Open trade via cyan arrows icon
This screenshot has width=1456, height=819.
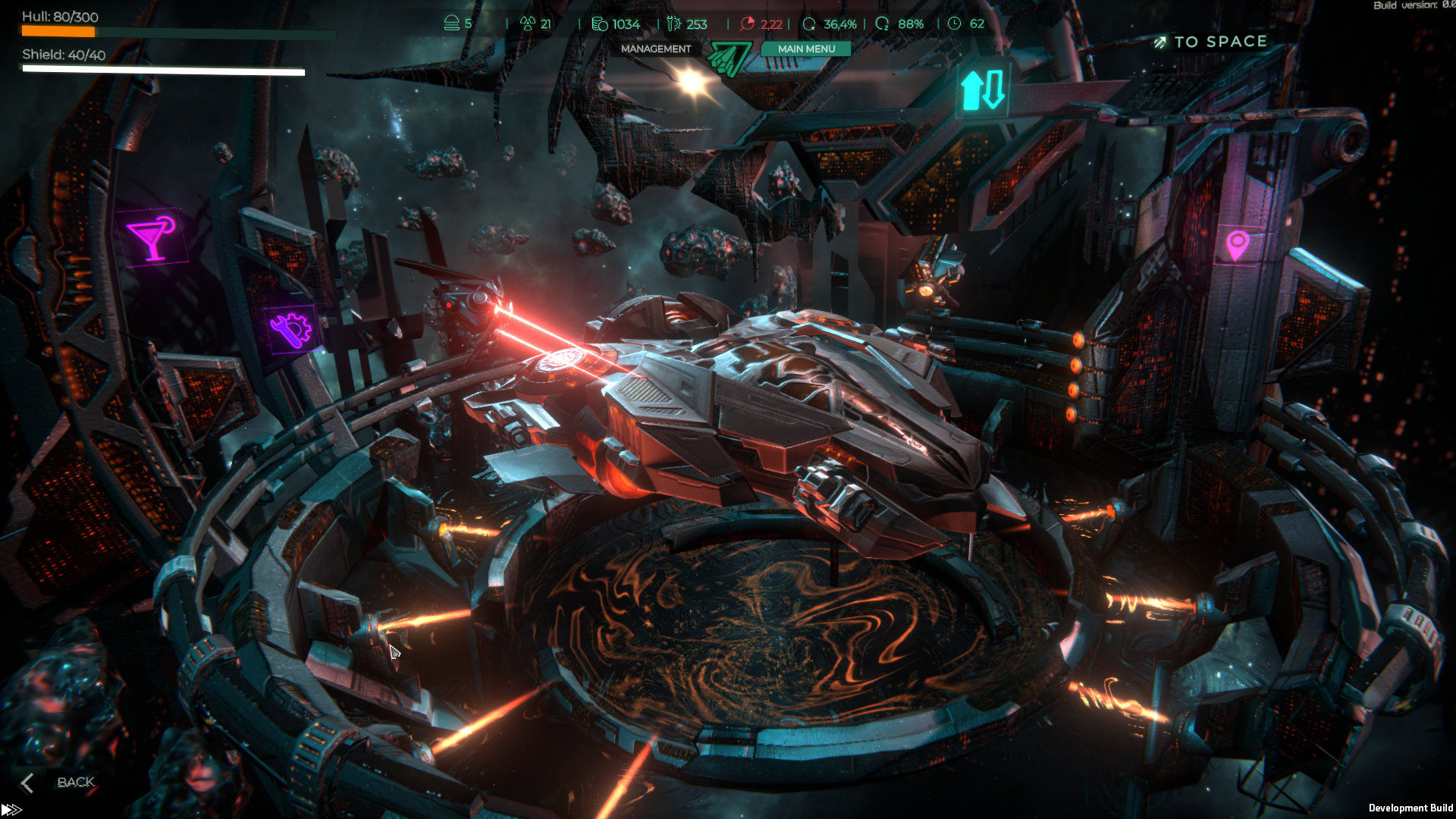983,89
